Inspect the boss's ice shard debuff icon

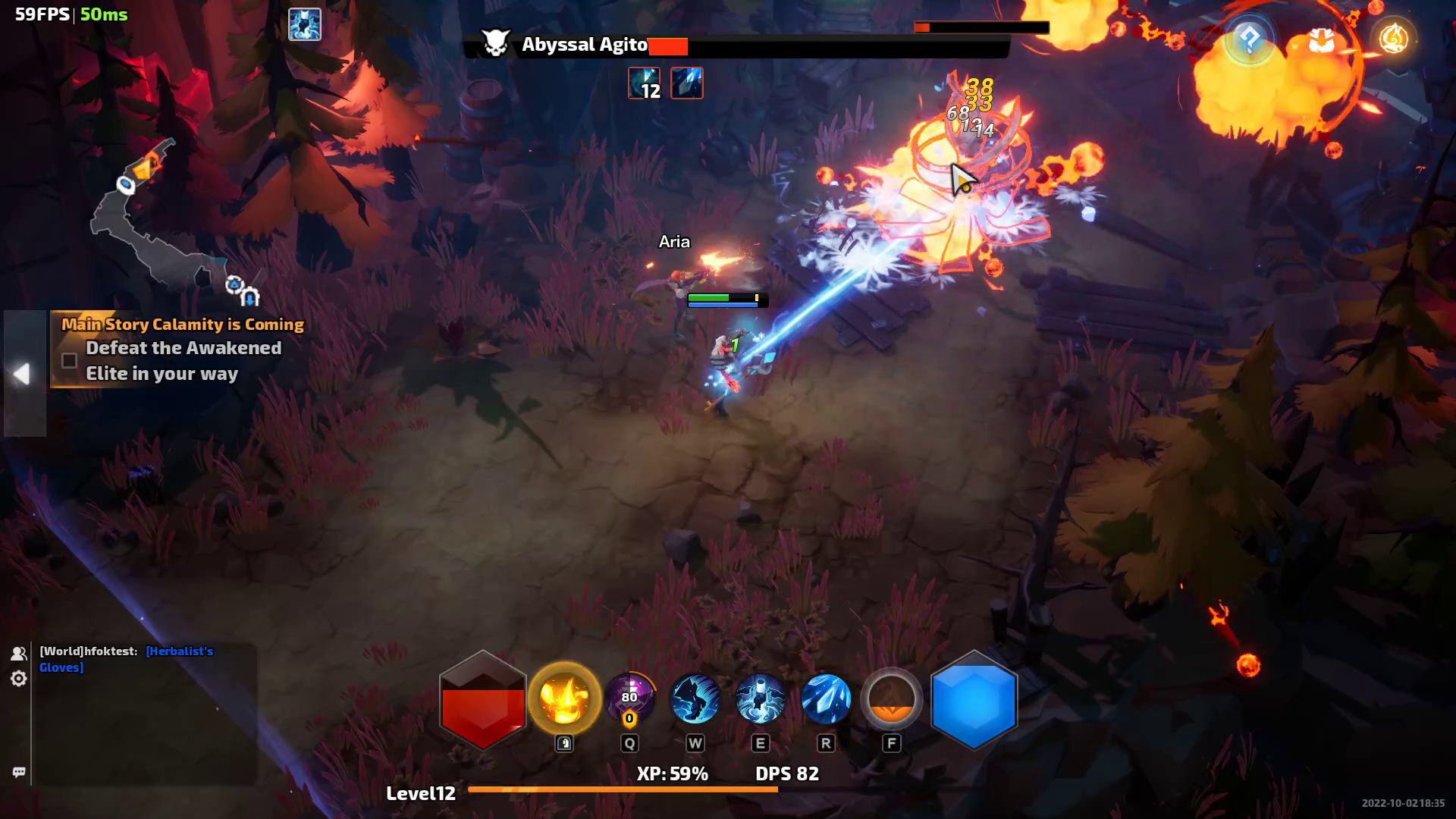point(687,83)
